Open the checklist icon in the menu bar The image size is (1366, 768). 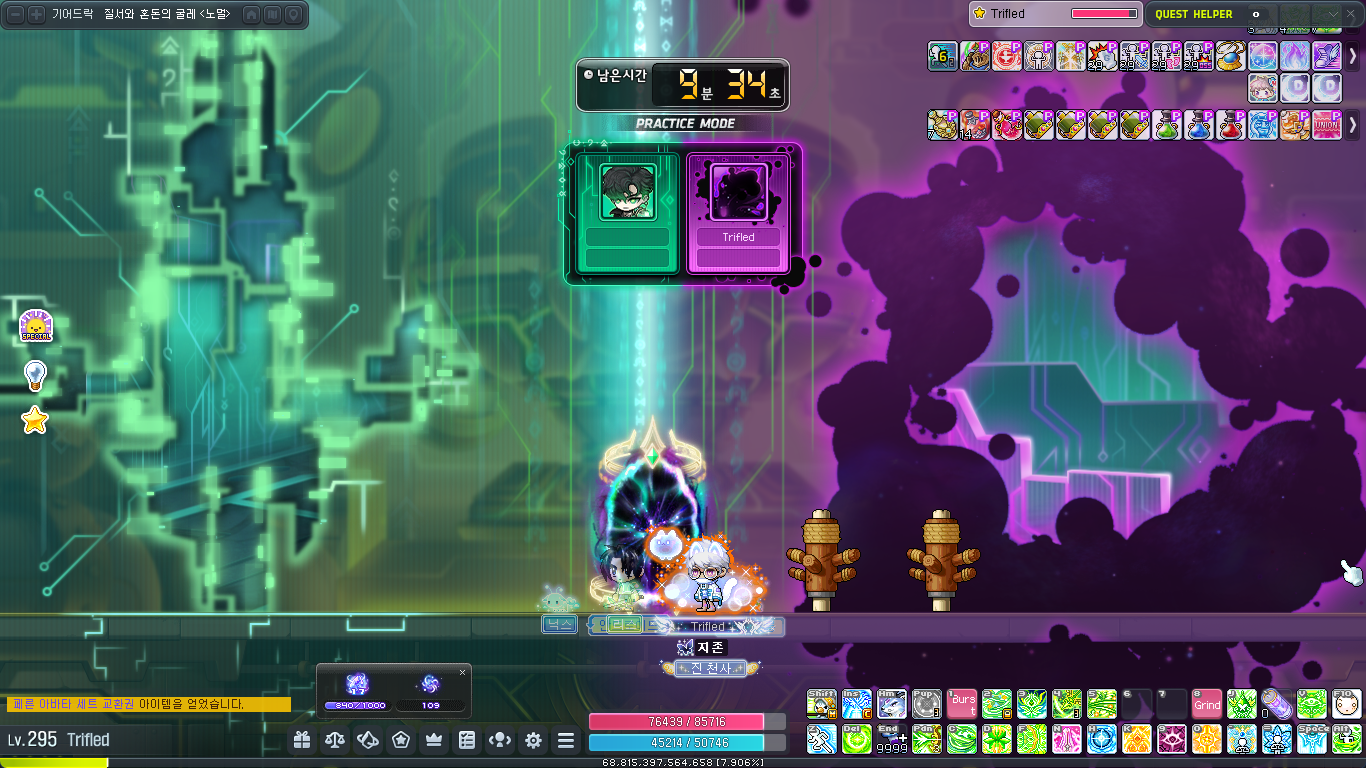[467, 740]
